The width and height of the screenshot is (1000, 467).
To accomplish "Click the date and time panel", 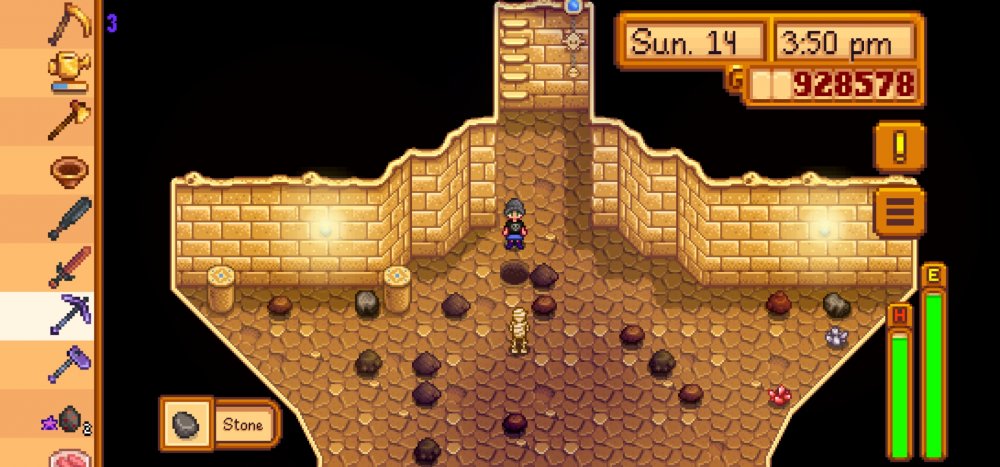I will pos(770,43).
